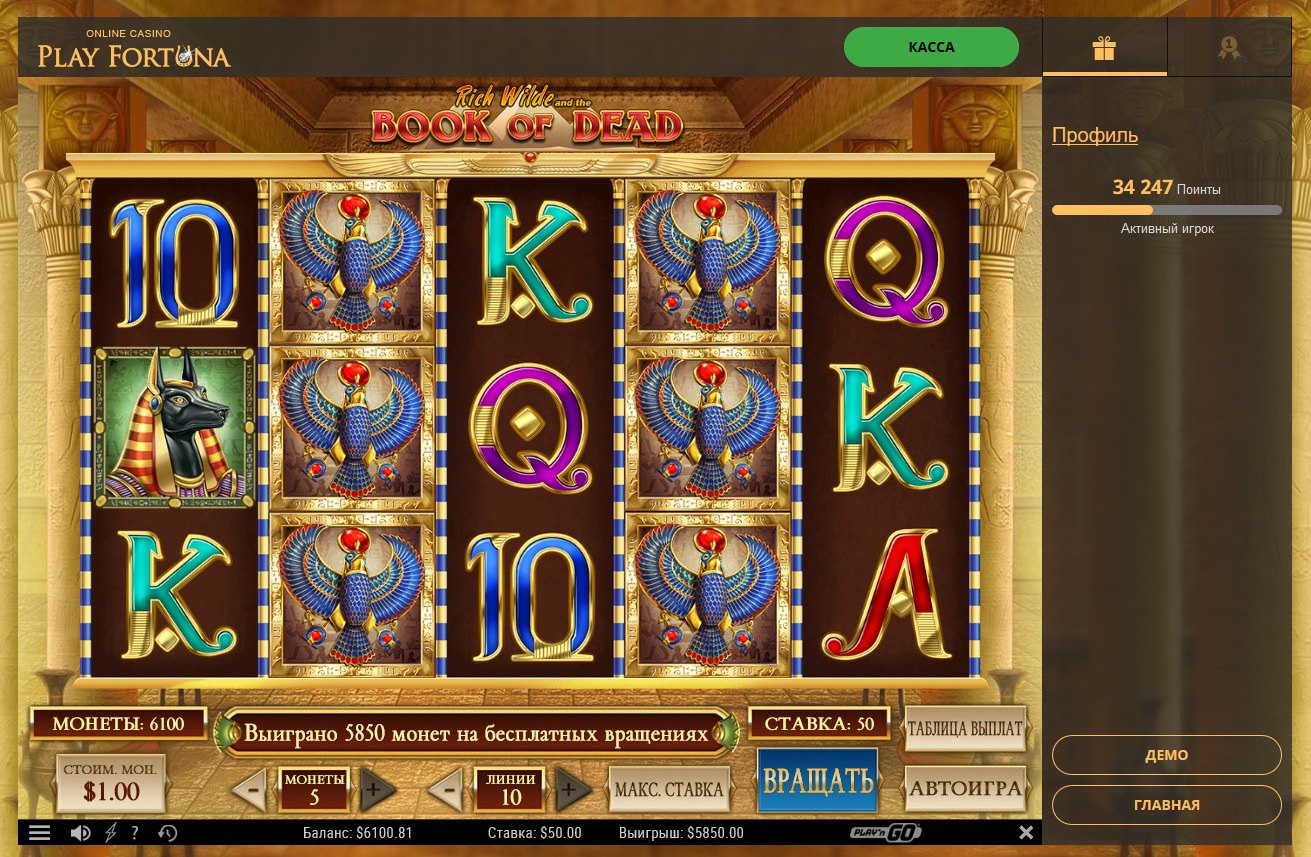Open the Профиль profile link
The width and height of the screenshot is (1311, 857).
(x=1094, y=135)
